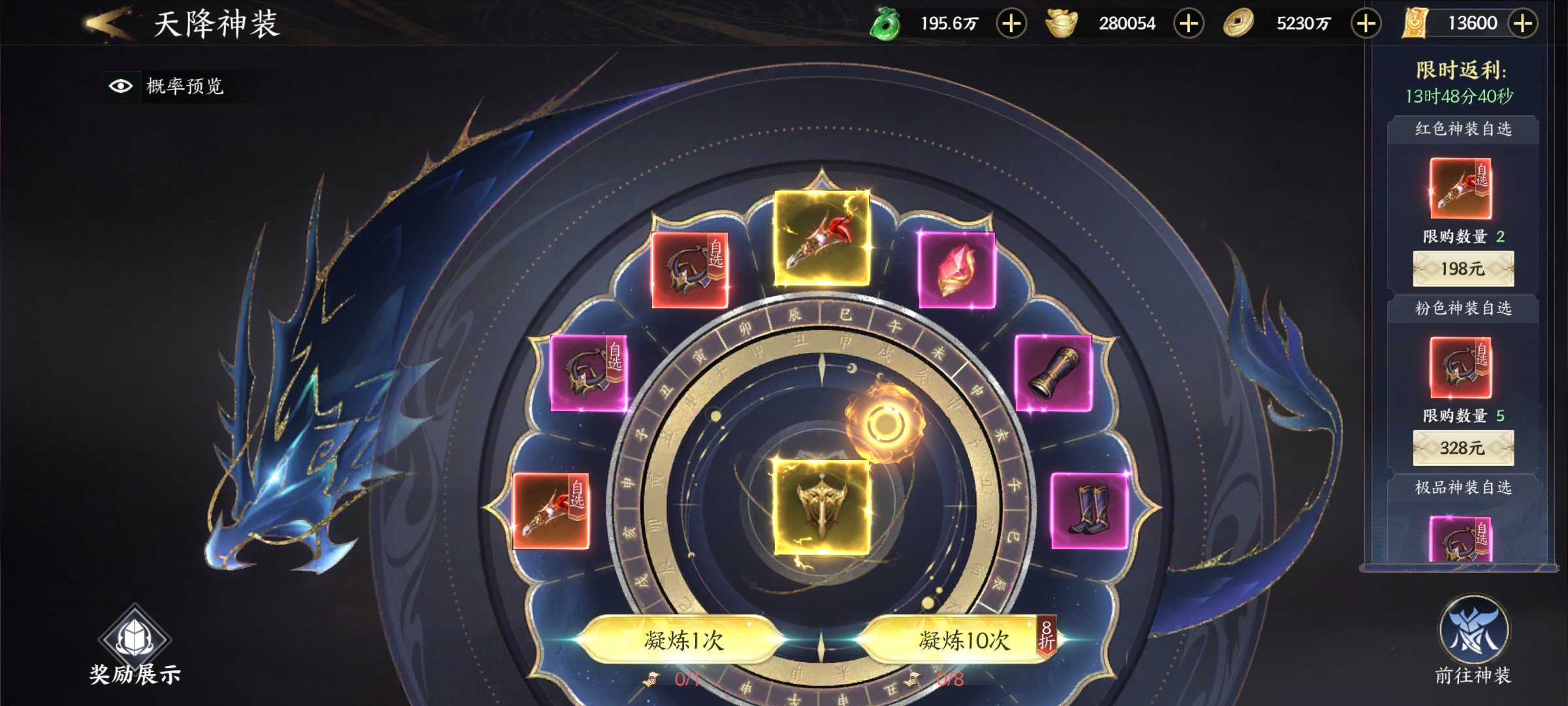This screenshot has width=1568, height=706.
Task: Select the red crystal gem reward
Action: (956, 270)
